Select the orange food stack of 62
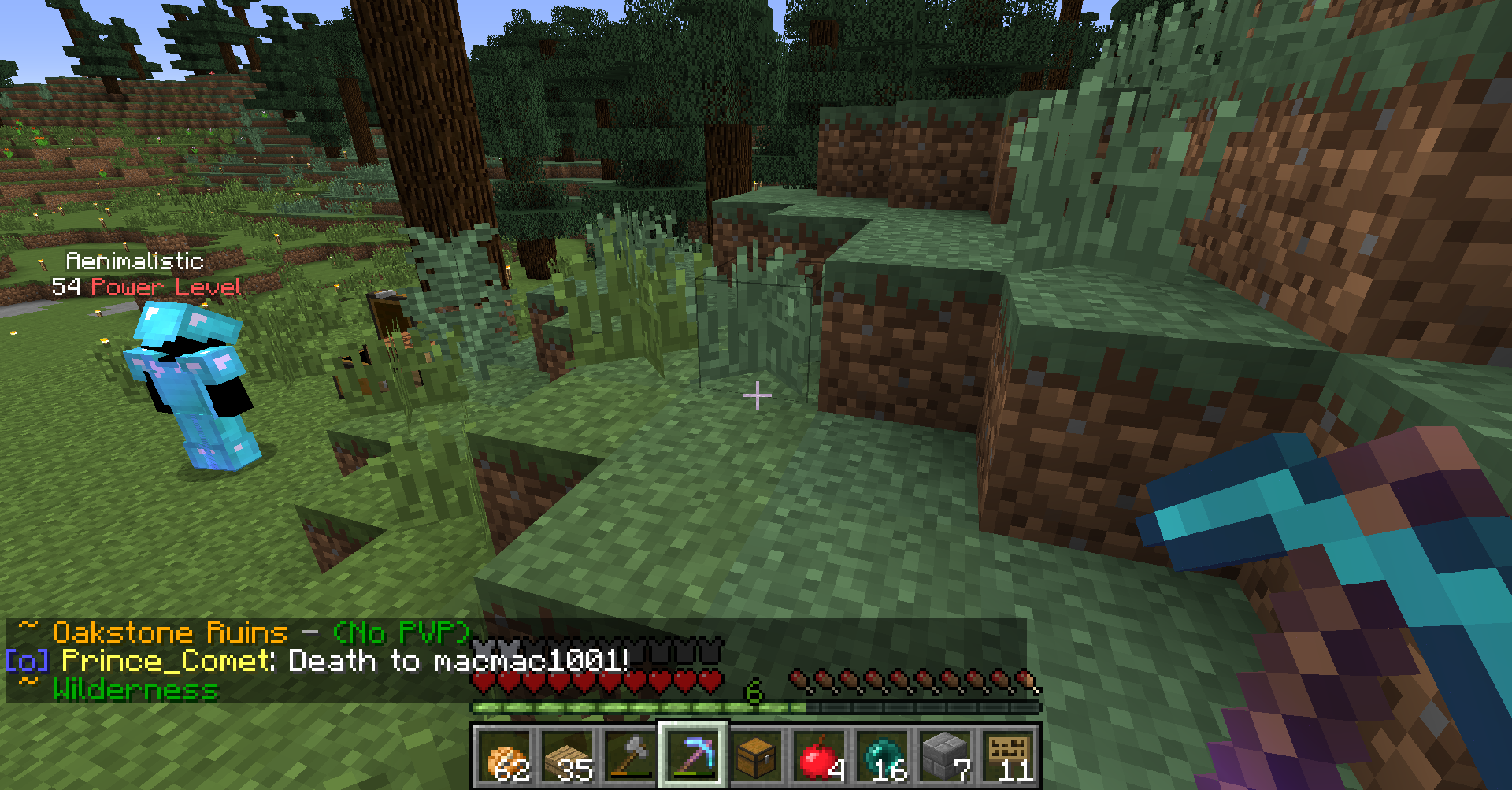Image resolution: width=1512 pixels, height=790 pixels. [x=505, y=756]
